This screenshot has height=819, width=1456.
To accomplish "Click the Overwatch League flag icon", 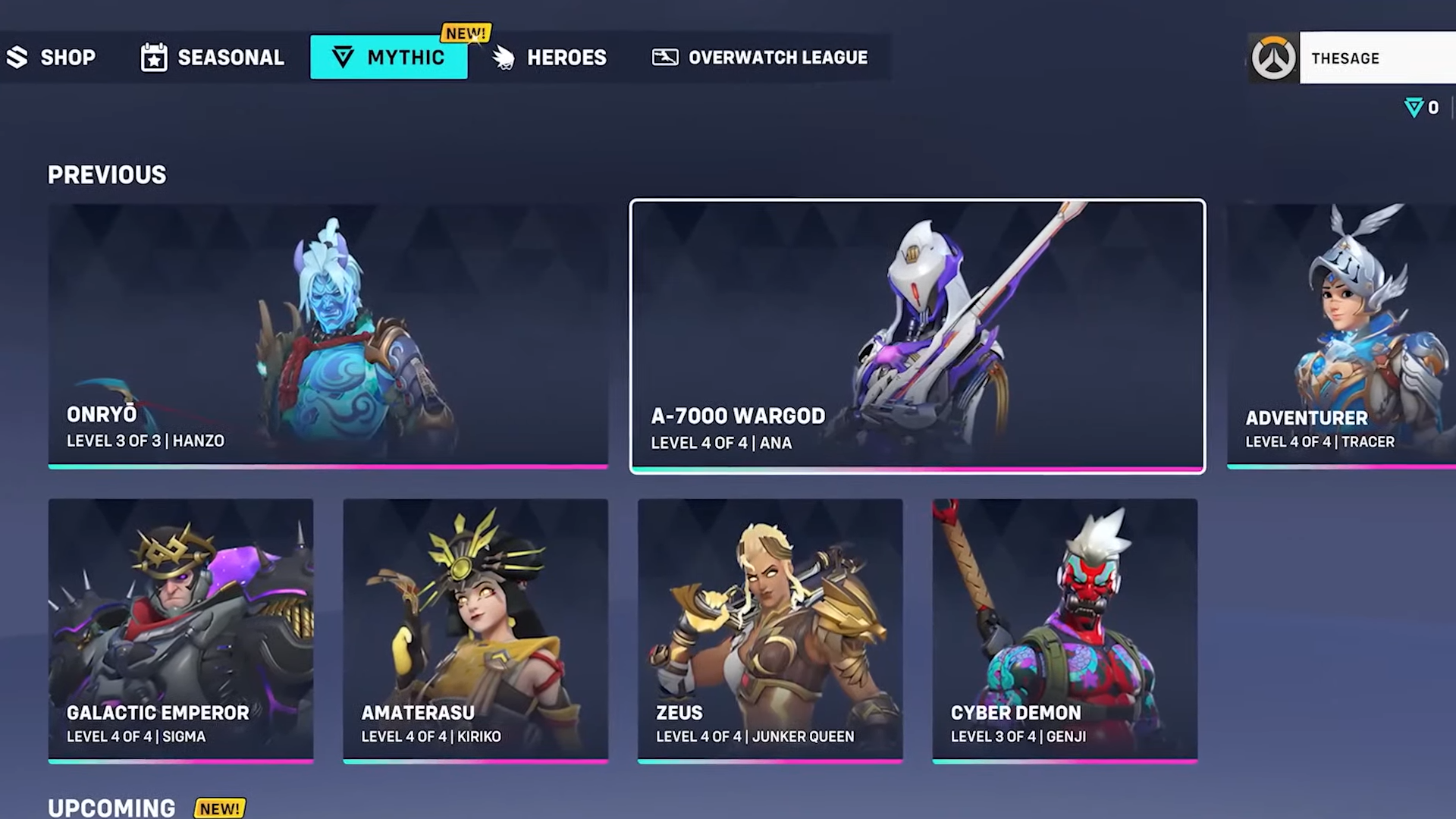I will (x=665, y=57).
